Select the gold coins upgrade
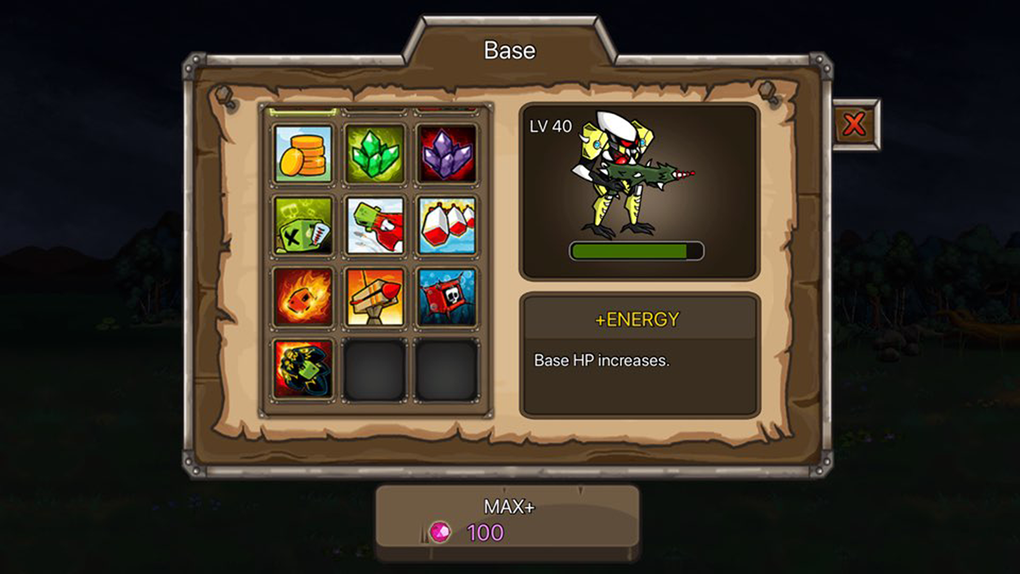 tap(303, 154)
